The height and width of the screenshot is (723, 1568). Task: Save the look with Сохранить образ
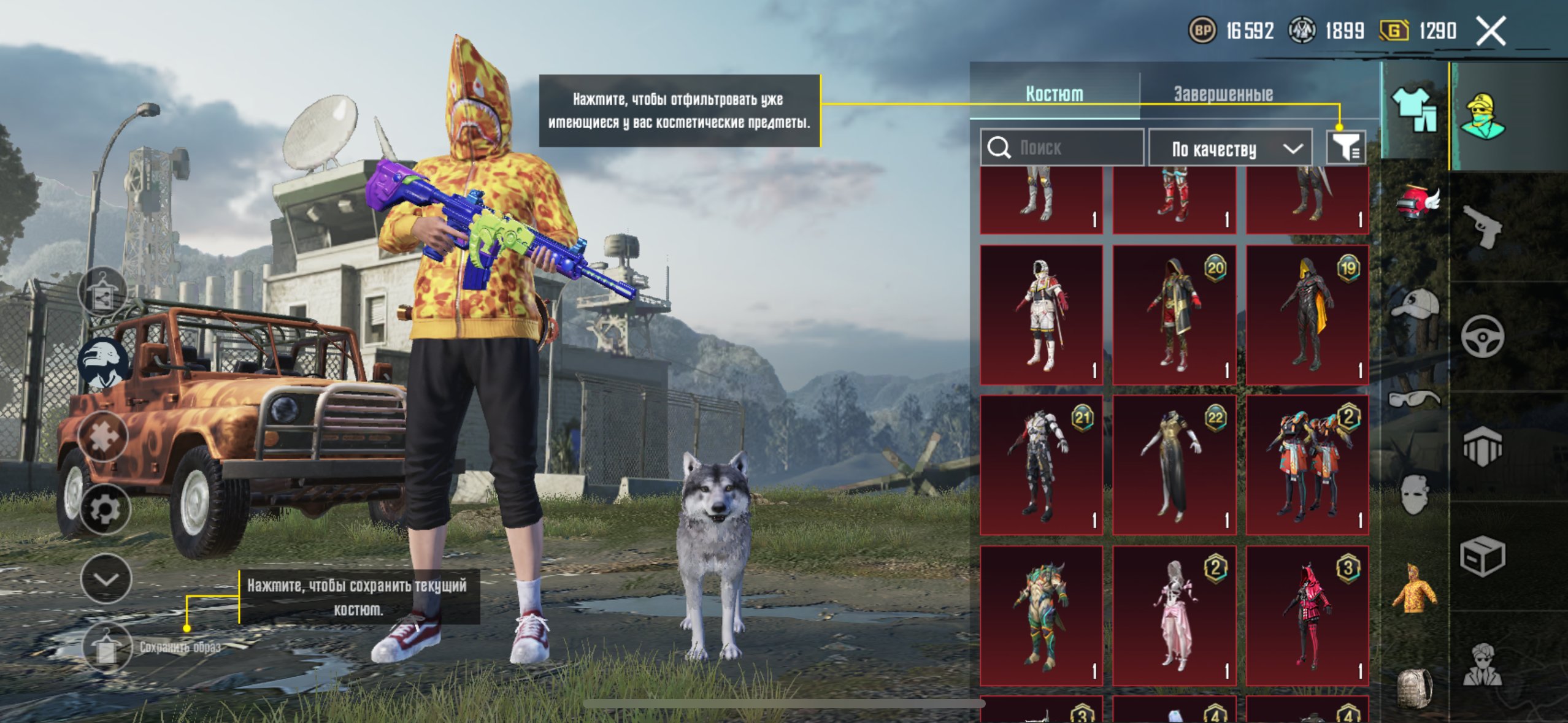pyautogui.click(x=106, y=648)
